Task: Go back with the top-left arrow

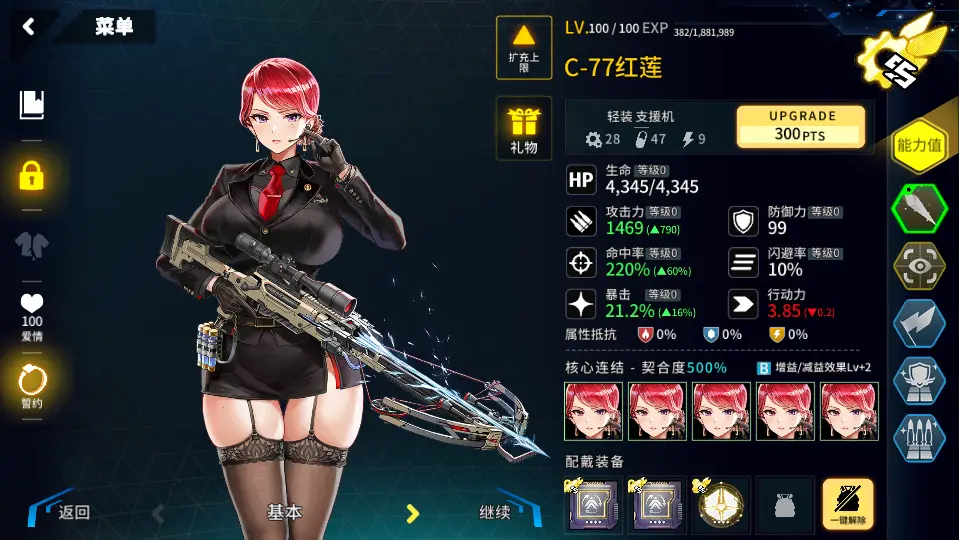Action: click(x=28, y=27)
